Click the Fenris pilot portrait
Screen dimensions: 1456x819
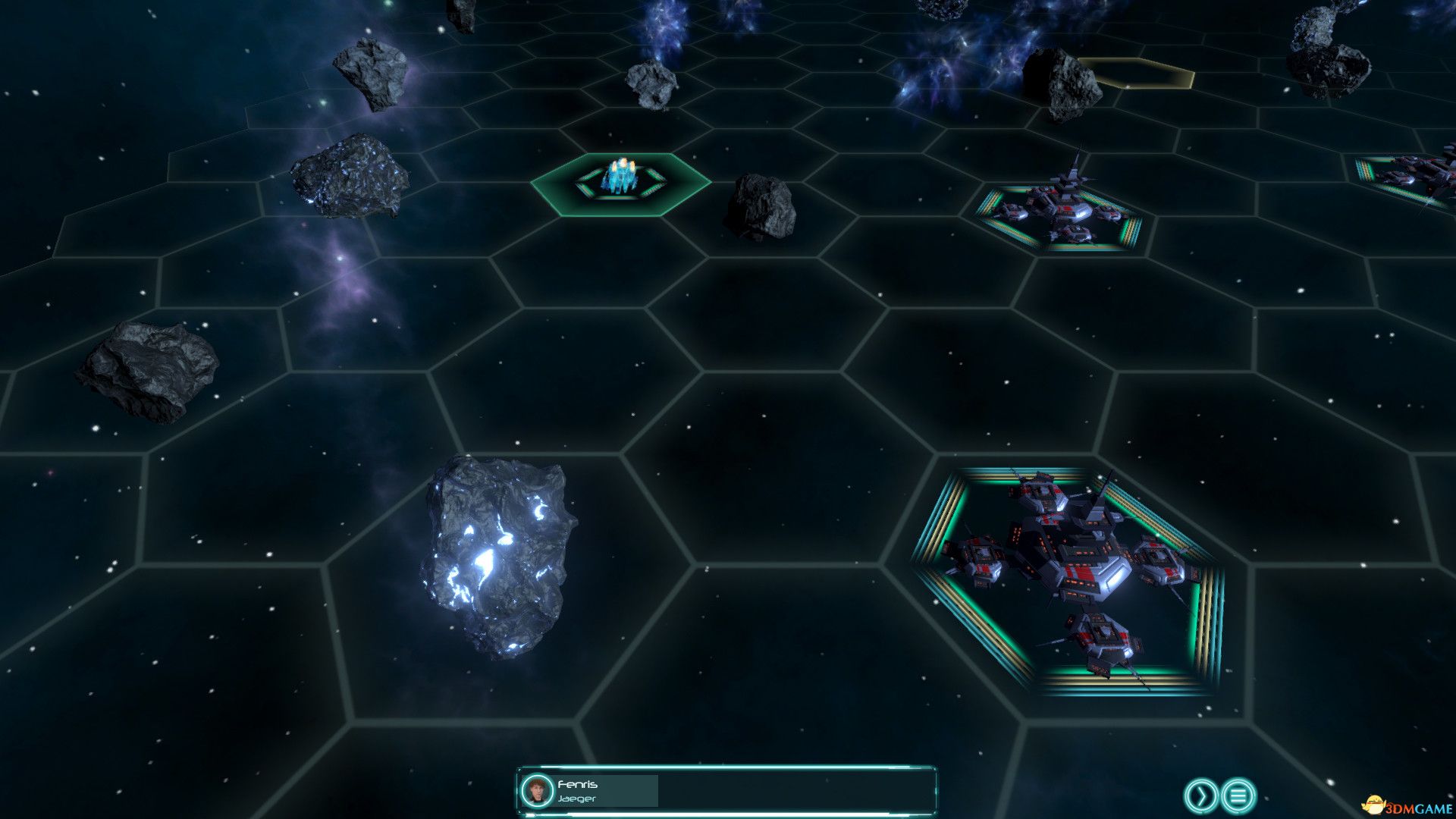[538, 792]
